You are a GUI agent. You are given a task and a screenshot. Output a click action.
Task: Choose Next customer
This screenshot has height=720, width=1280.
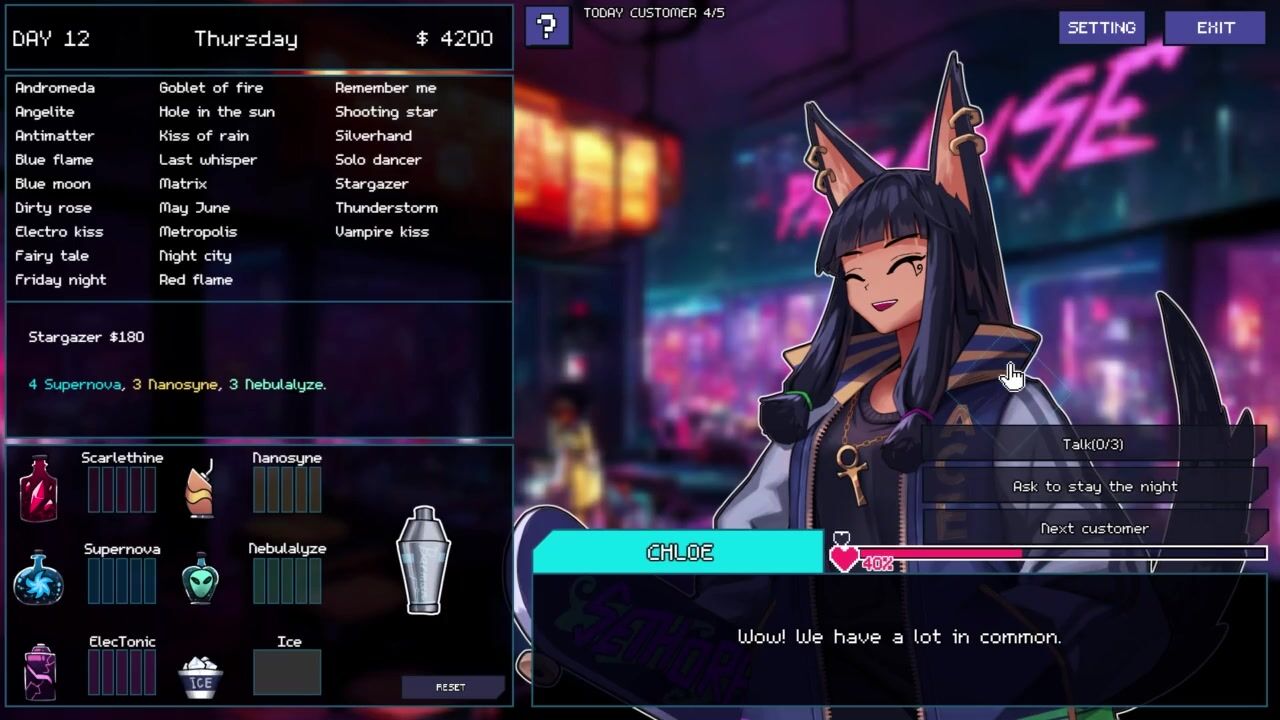(1094, 528)
